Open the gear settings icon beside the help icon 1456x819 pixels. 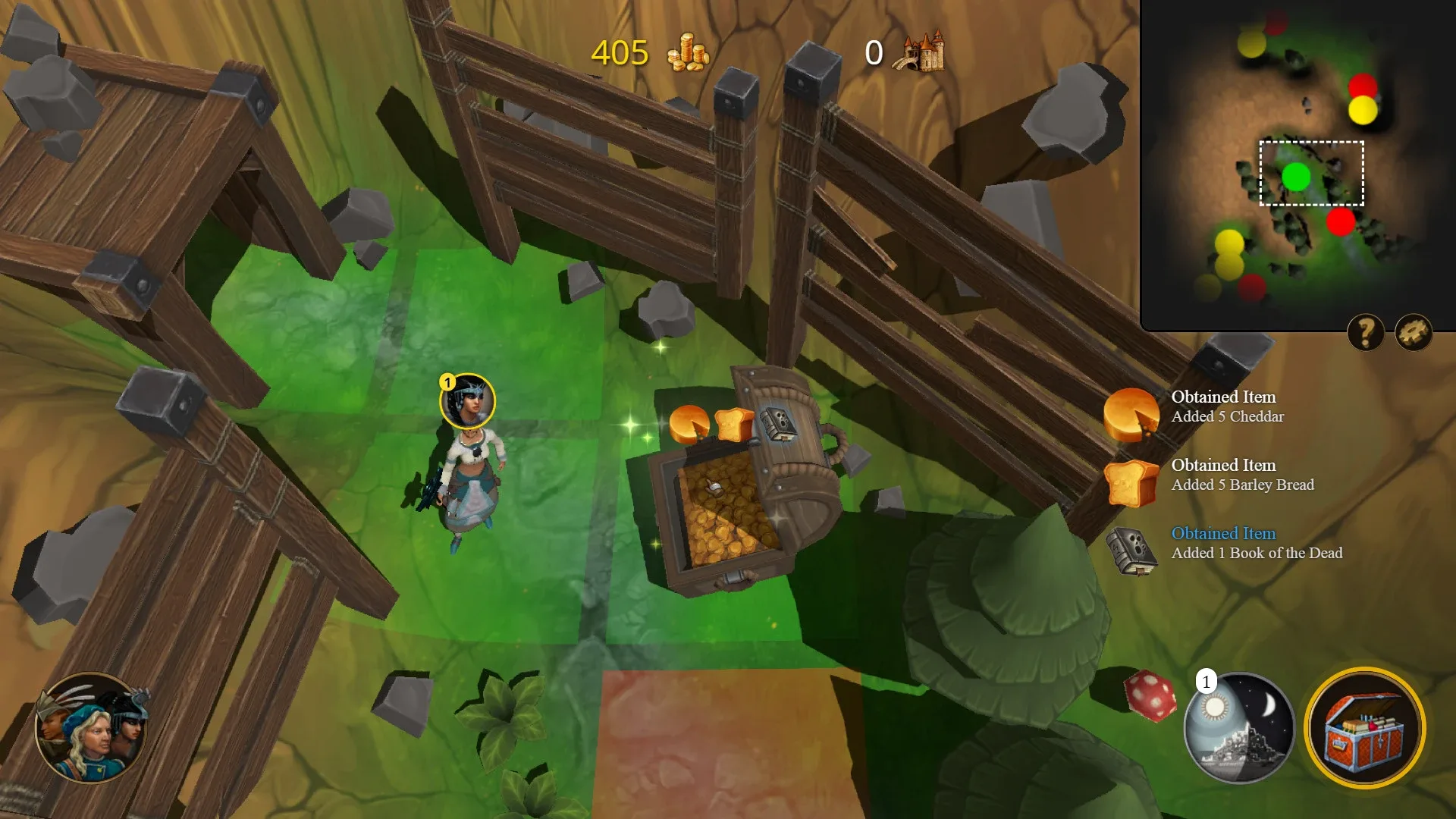point(1411,331)
